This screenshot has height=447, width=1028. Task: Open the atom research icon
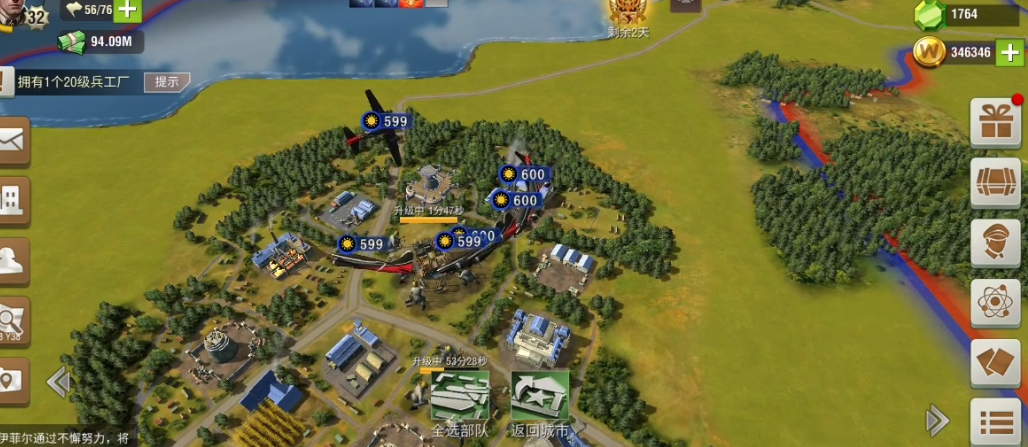tap(995, 304)
